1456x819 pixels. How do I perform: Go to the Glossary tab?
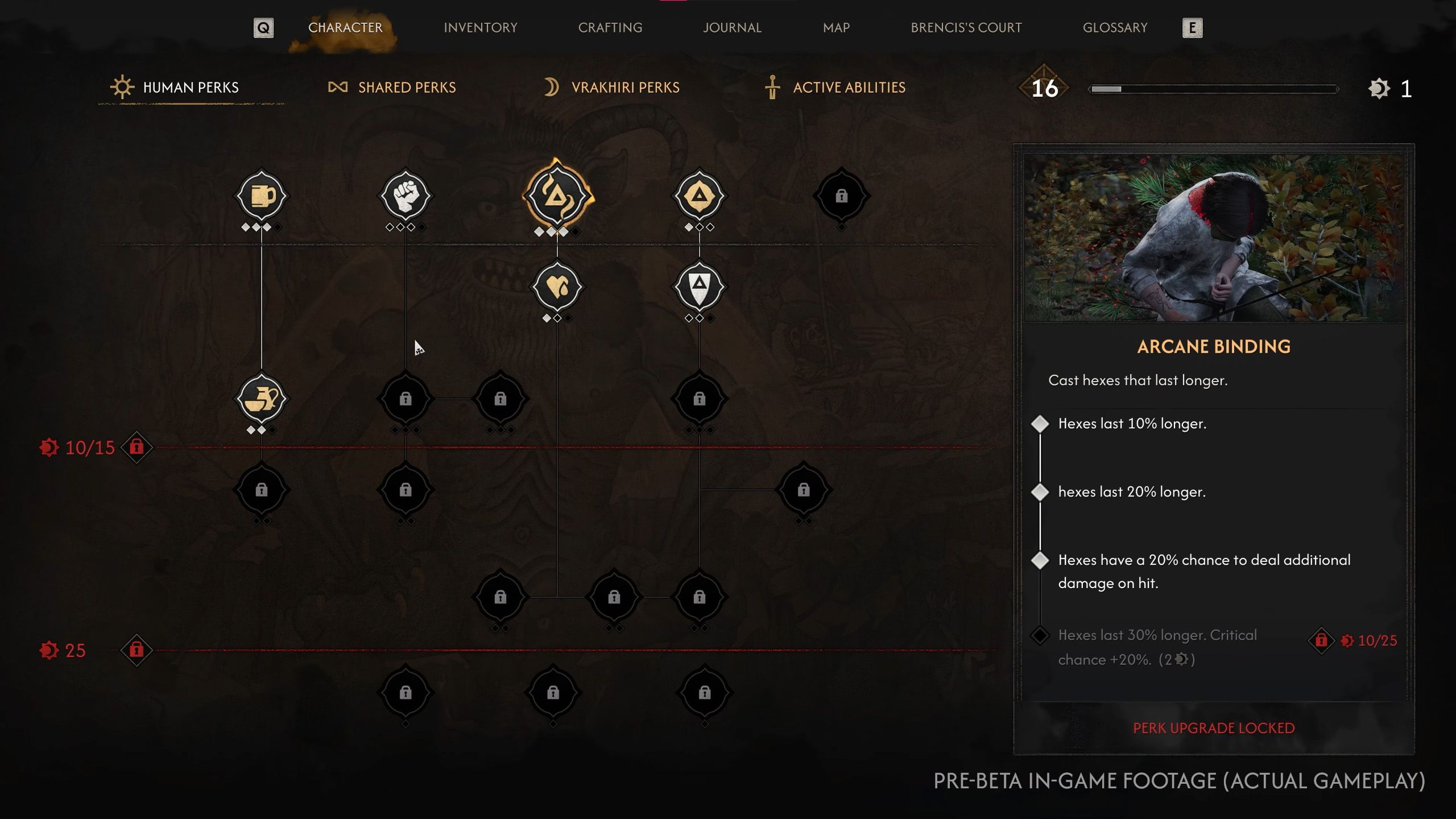[x=1115, y=27]
